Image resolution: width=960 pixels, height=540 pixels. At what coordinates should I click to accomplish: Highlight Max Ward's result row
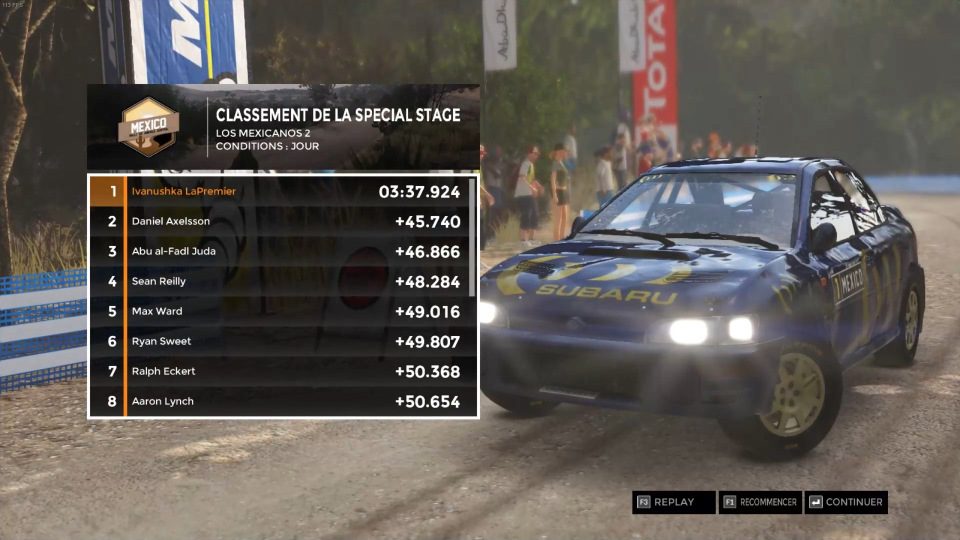coord(278,311)
